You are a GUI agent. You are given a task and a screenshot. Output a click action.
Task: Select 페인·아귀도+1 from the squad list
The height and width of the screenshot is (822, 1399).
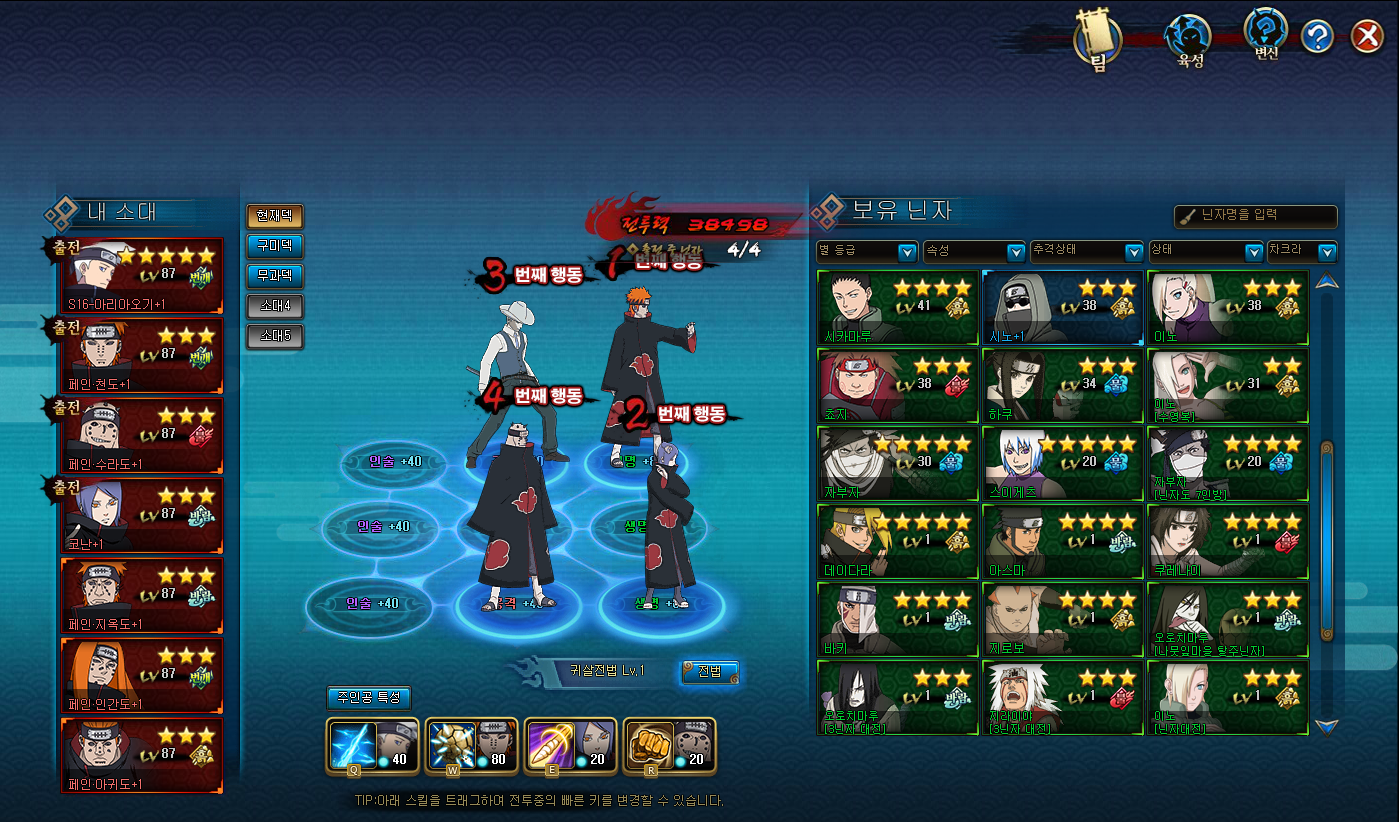[x=142, y=755]
